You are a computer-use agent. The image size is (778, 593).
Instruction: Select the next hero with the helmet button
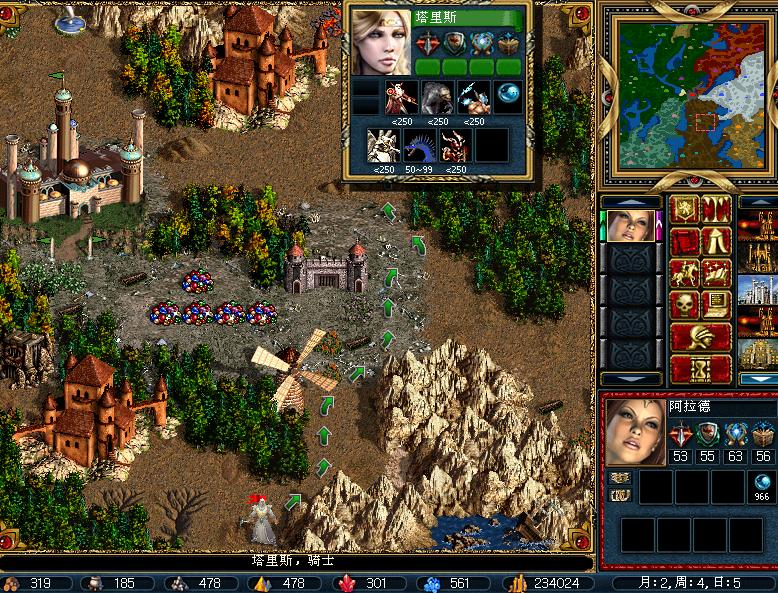click(700, 336)
